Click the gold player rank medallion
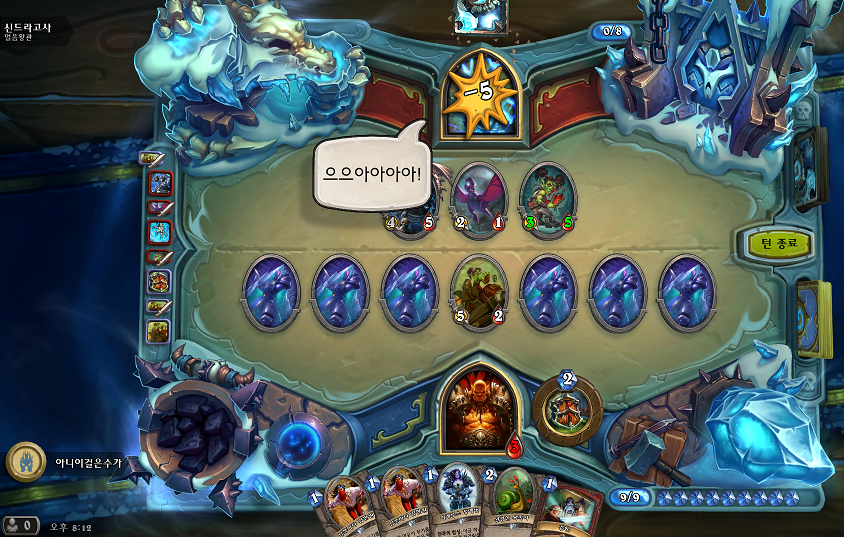The height and width of the screenshot is (537, 844). [x=25, y=461]
